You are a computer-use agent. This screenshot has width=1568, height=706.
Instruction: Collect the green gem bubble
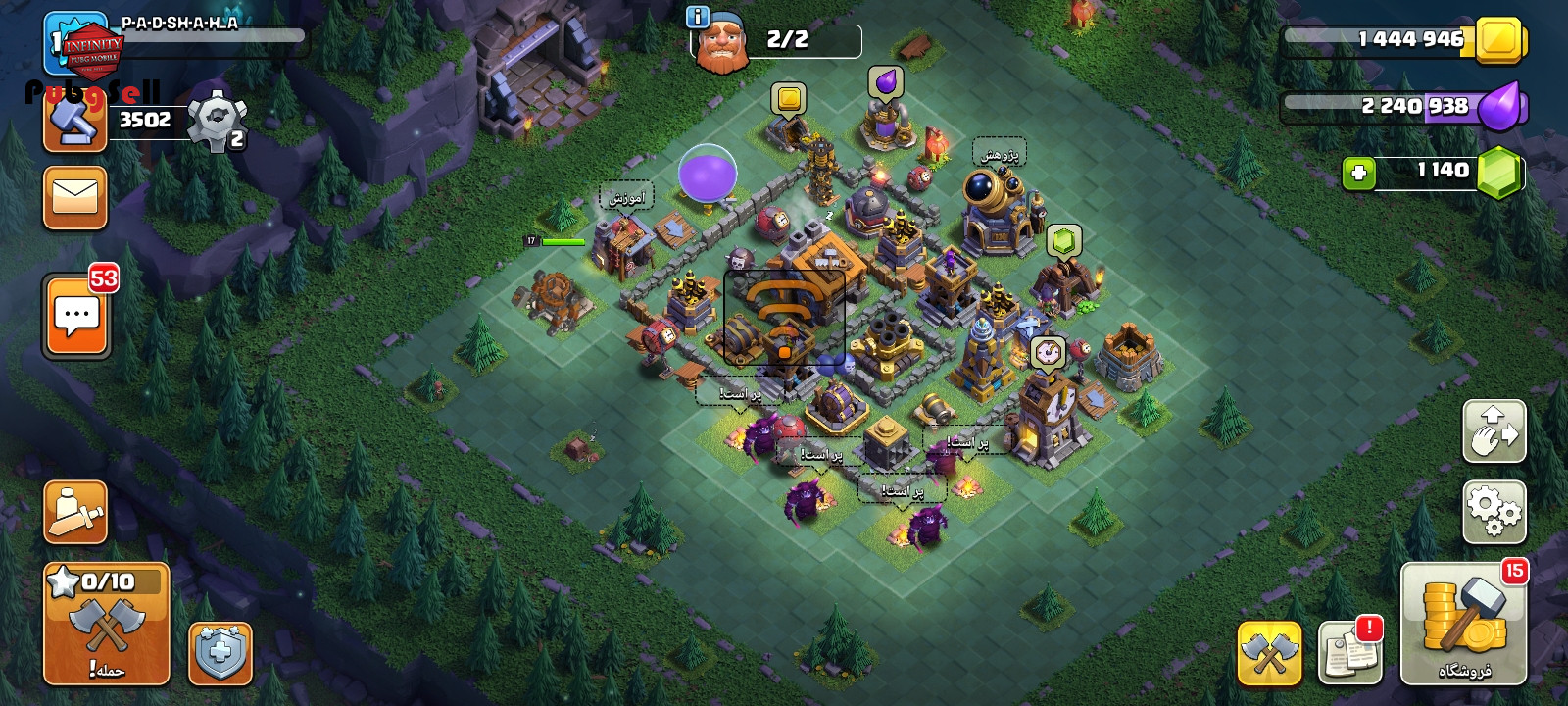pos(1063,239)
